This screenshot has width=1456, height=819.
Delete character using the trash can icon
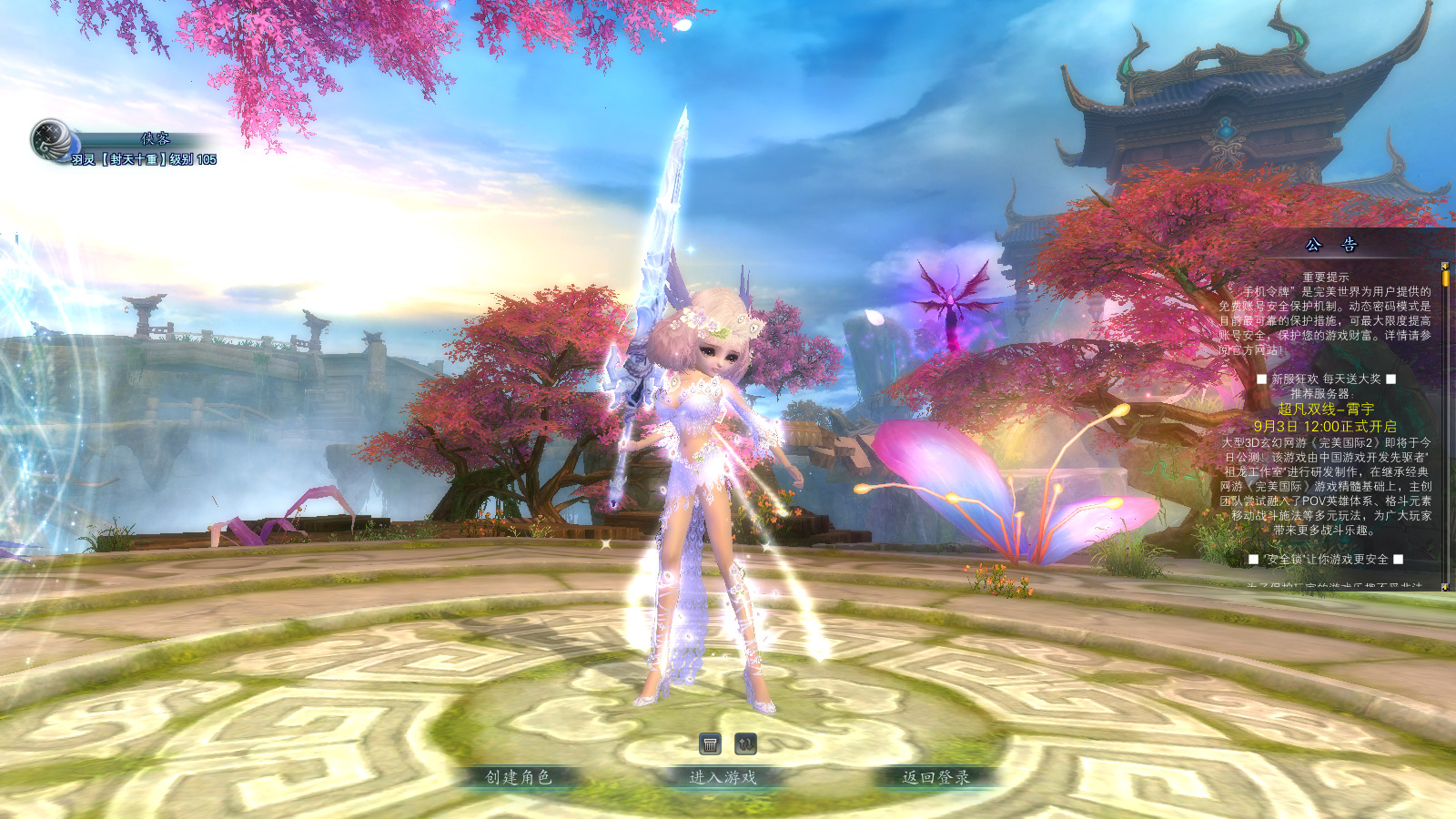(711, 744)
